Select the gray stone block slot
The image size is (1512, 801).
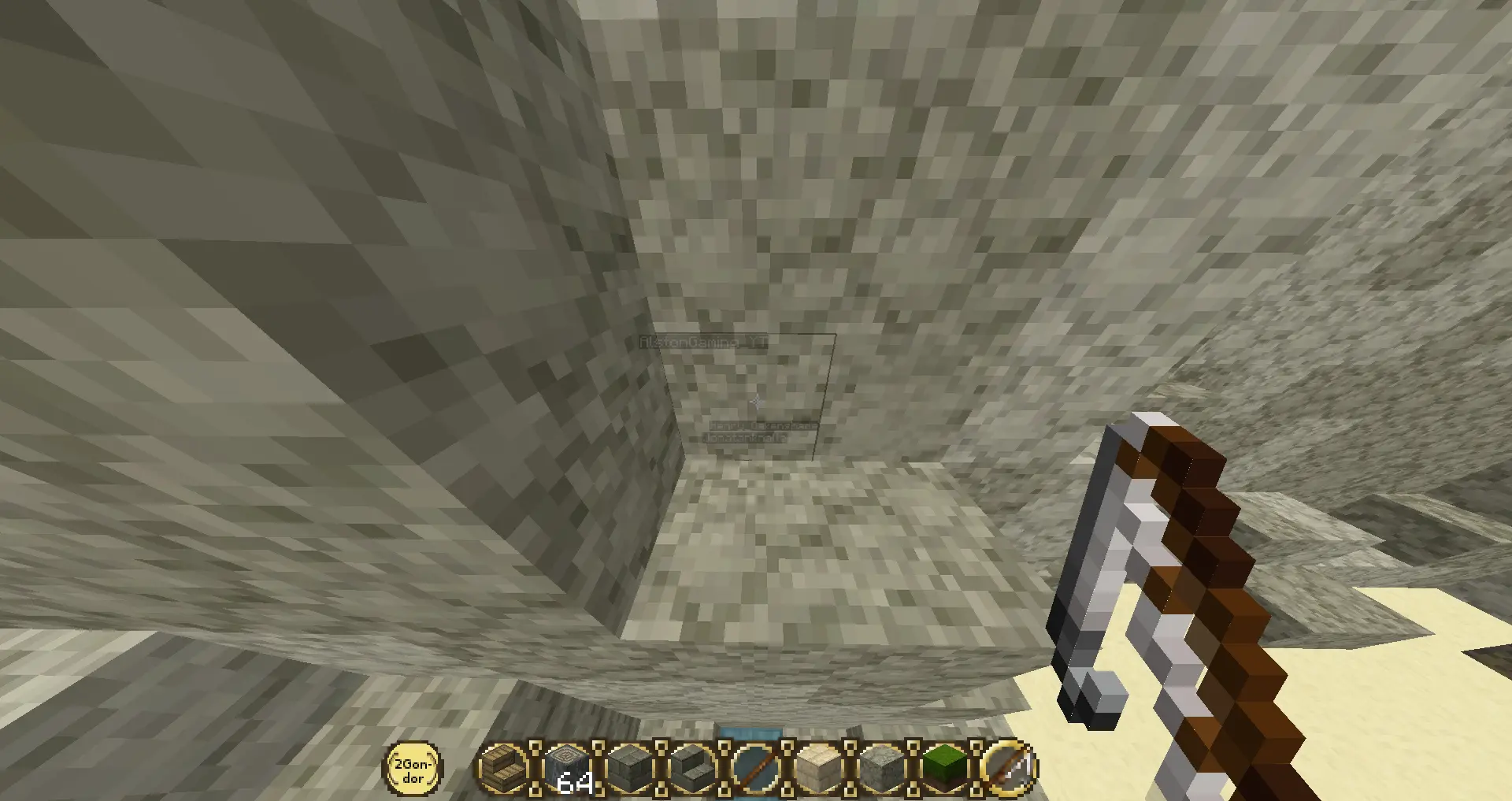coord(883,767)
